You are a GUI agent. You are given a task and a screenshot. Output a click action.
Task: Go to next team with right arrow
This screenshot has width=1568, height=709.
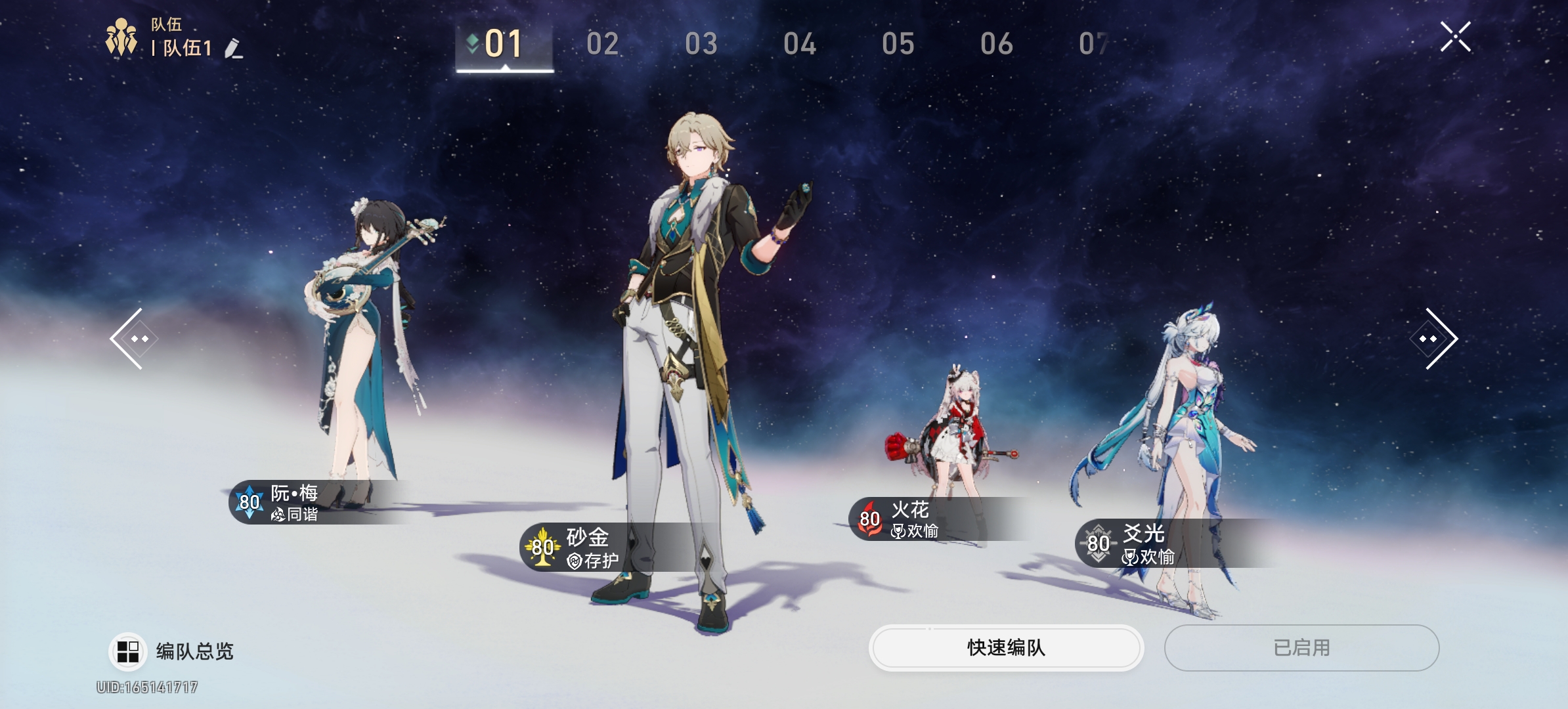click(x=1434, y=339)
